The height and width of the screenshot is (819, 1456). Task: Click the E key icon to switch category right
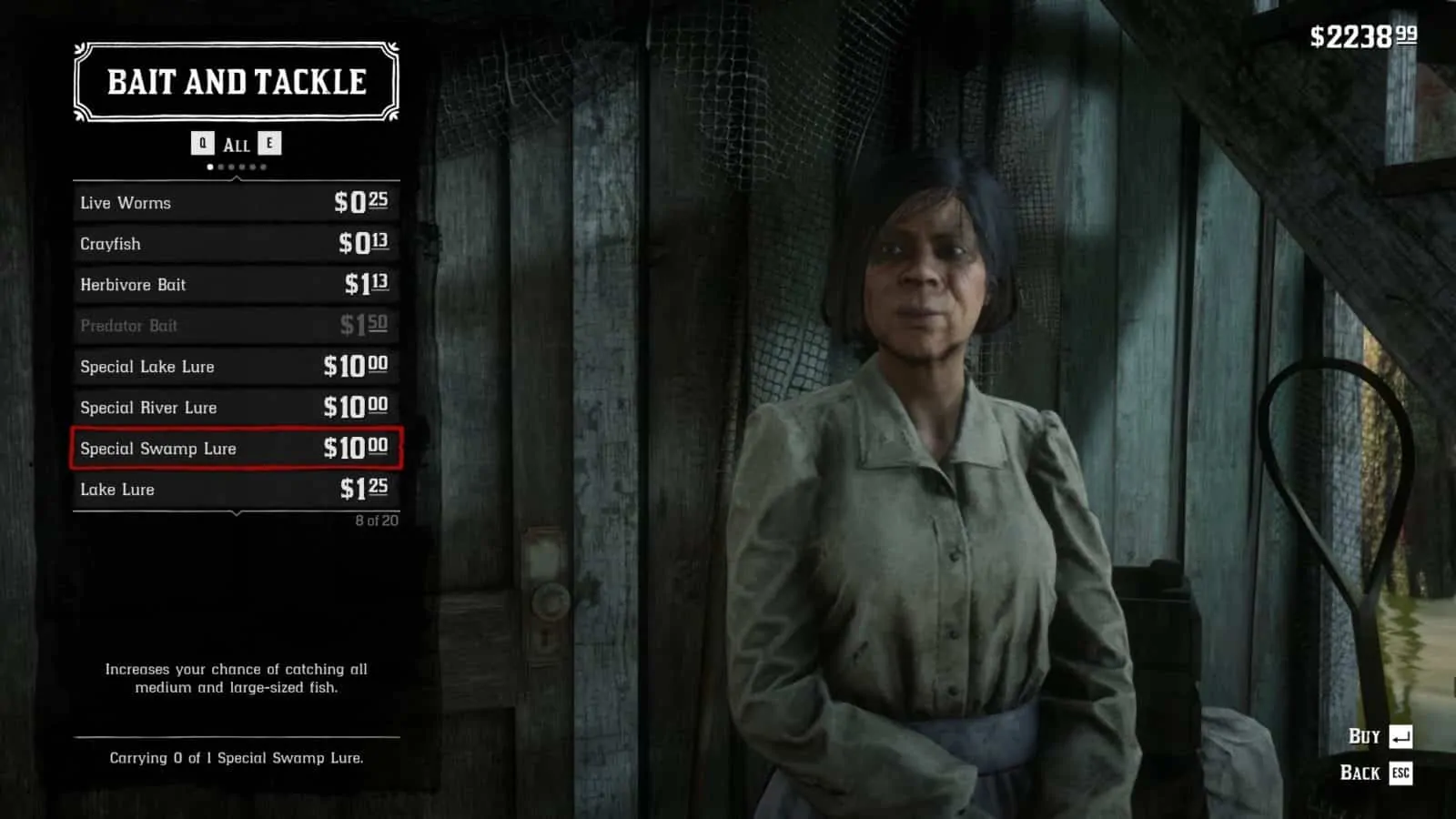(x=269, y=143)
